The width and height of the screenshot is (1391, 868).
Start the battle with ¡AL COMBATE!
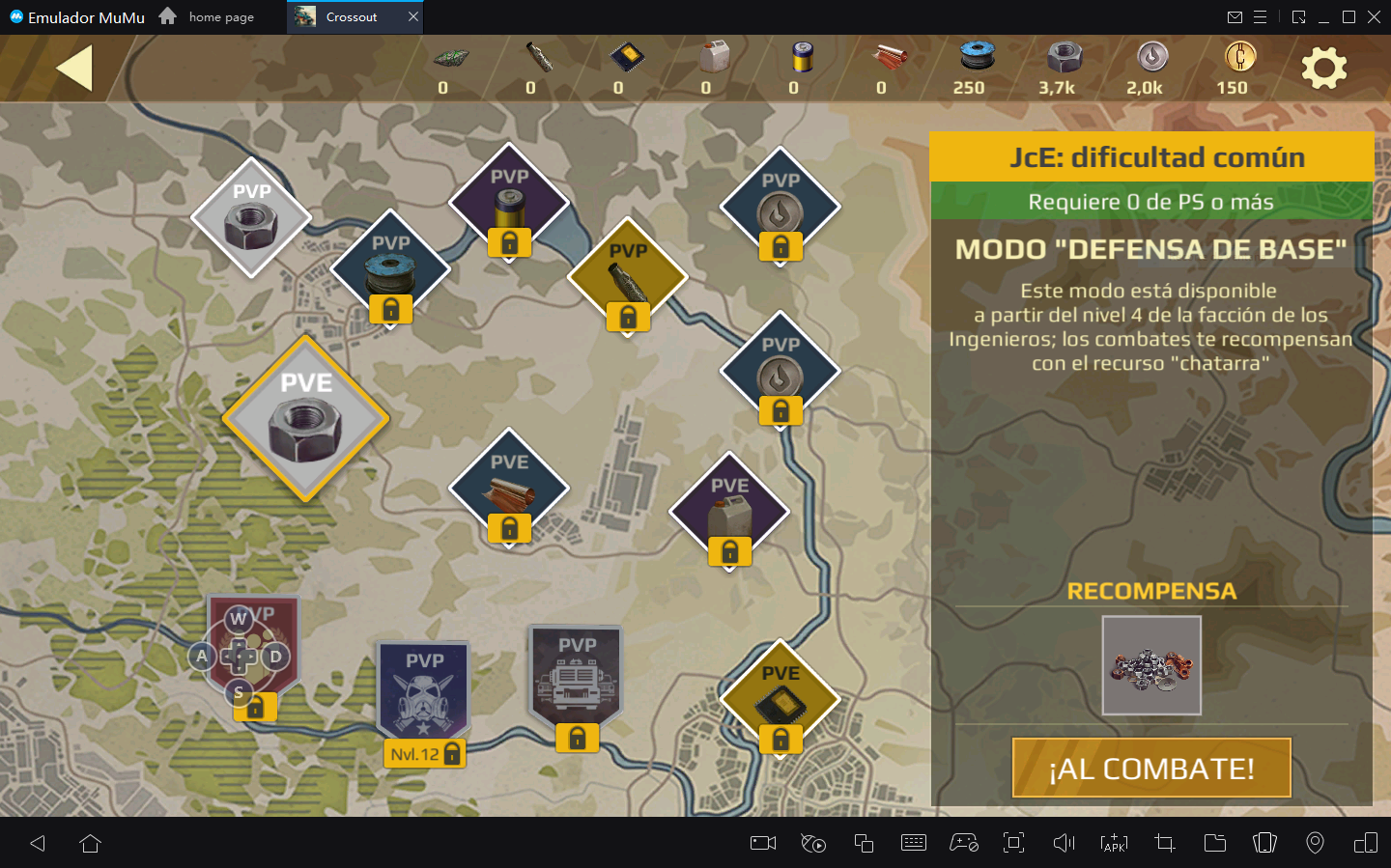1150,768
